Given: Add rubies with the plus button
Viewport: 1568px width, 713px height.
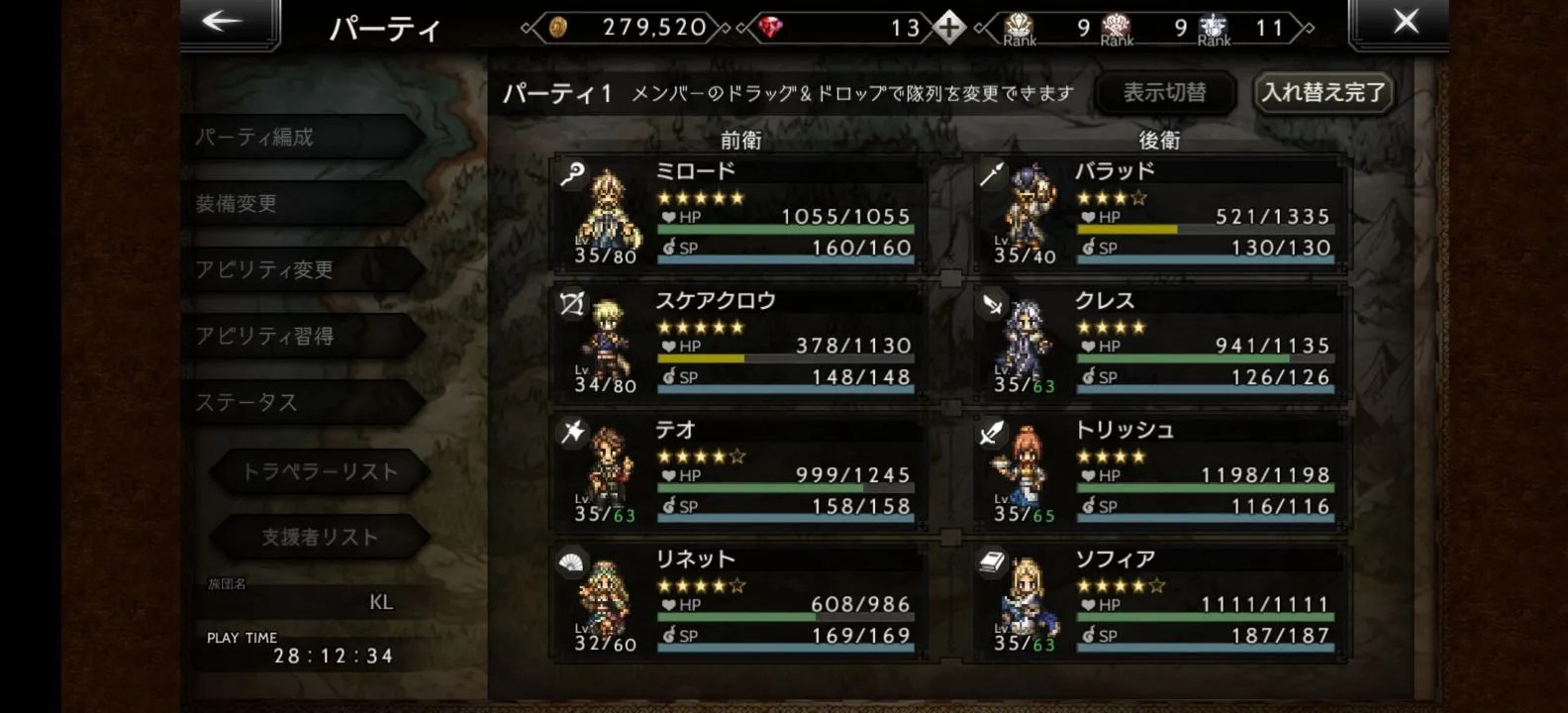Looking at the screenshot, I should pos(948,28).
